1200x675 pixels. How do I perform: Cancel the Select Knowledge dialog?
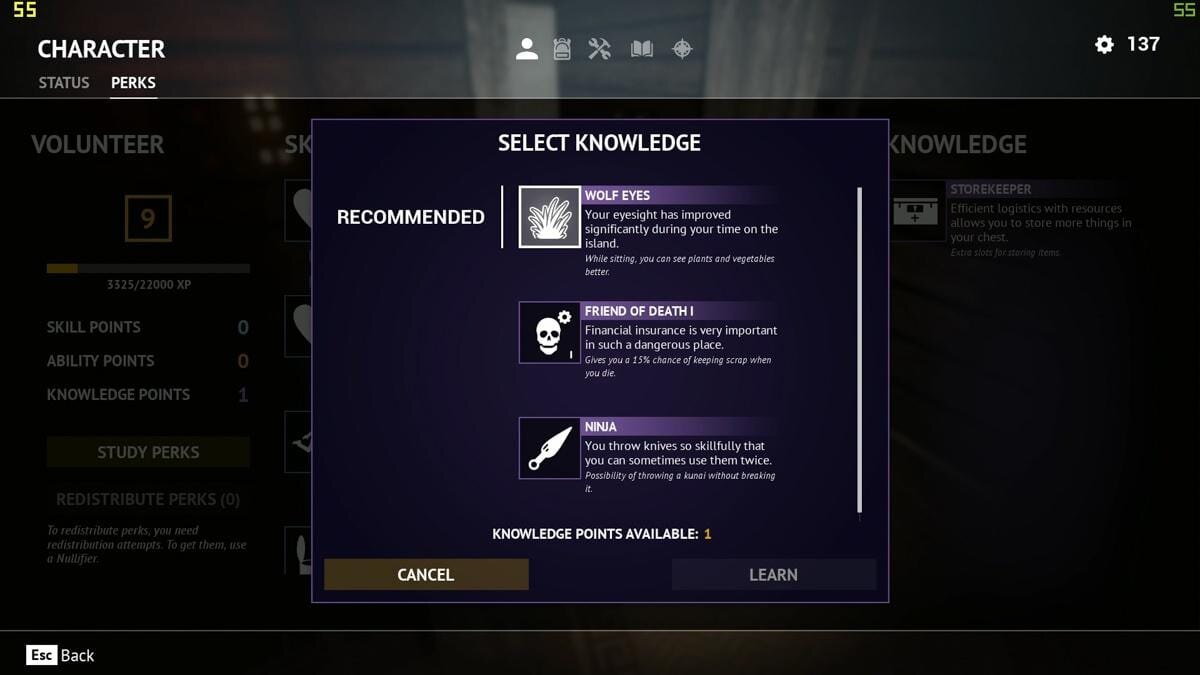tap(426, 574)
